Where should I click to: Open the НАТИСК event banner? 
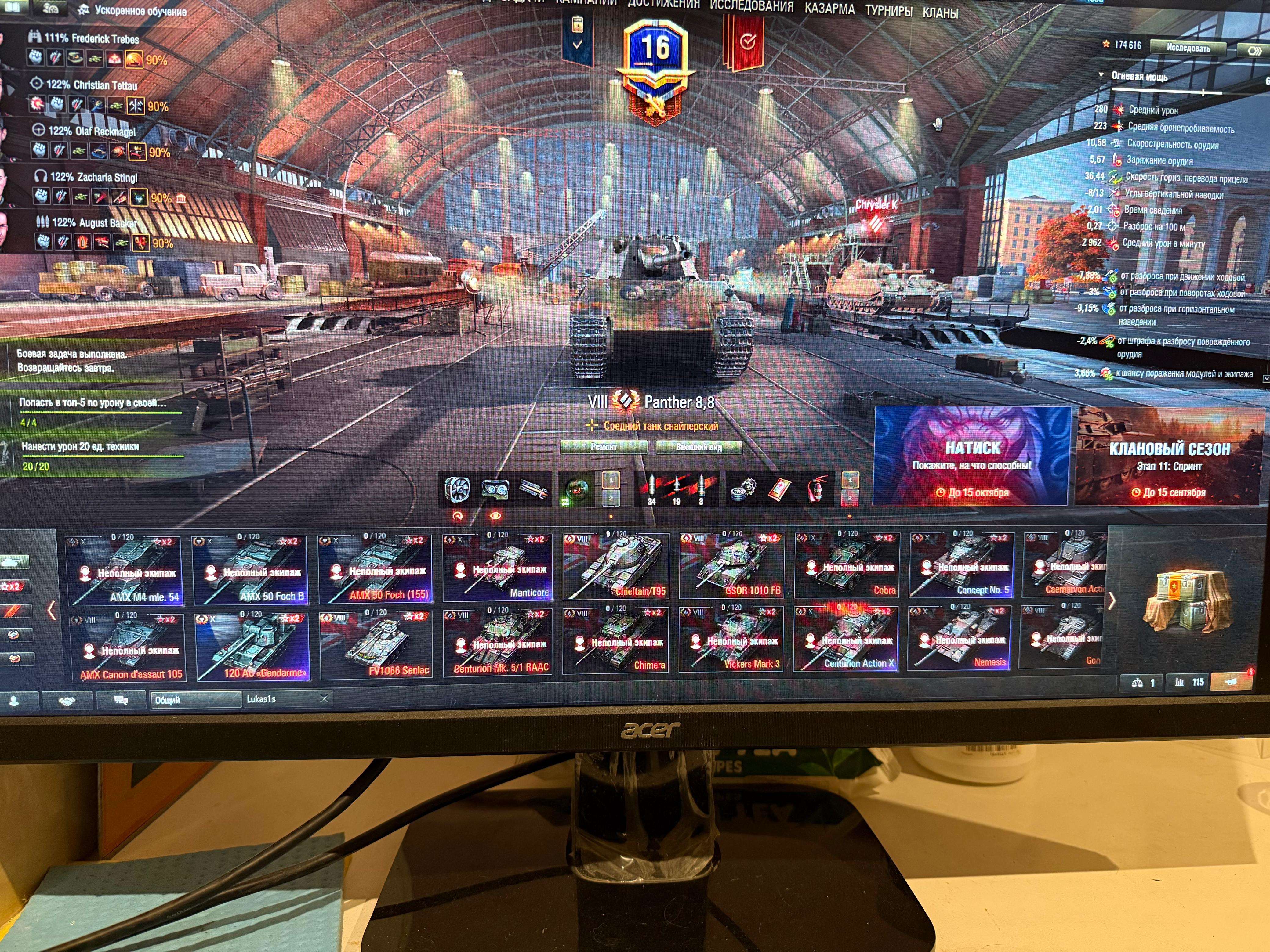(971, 456)
